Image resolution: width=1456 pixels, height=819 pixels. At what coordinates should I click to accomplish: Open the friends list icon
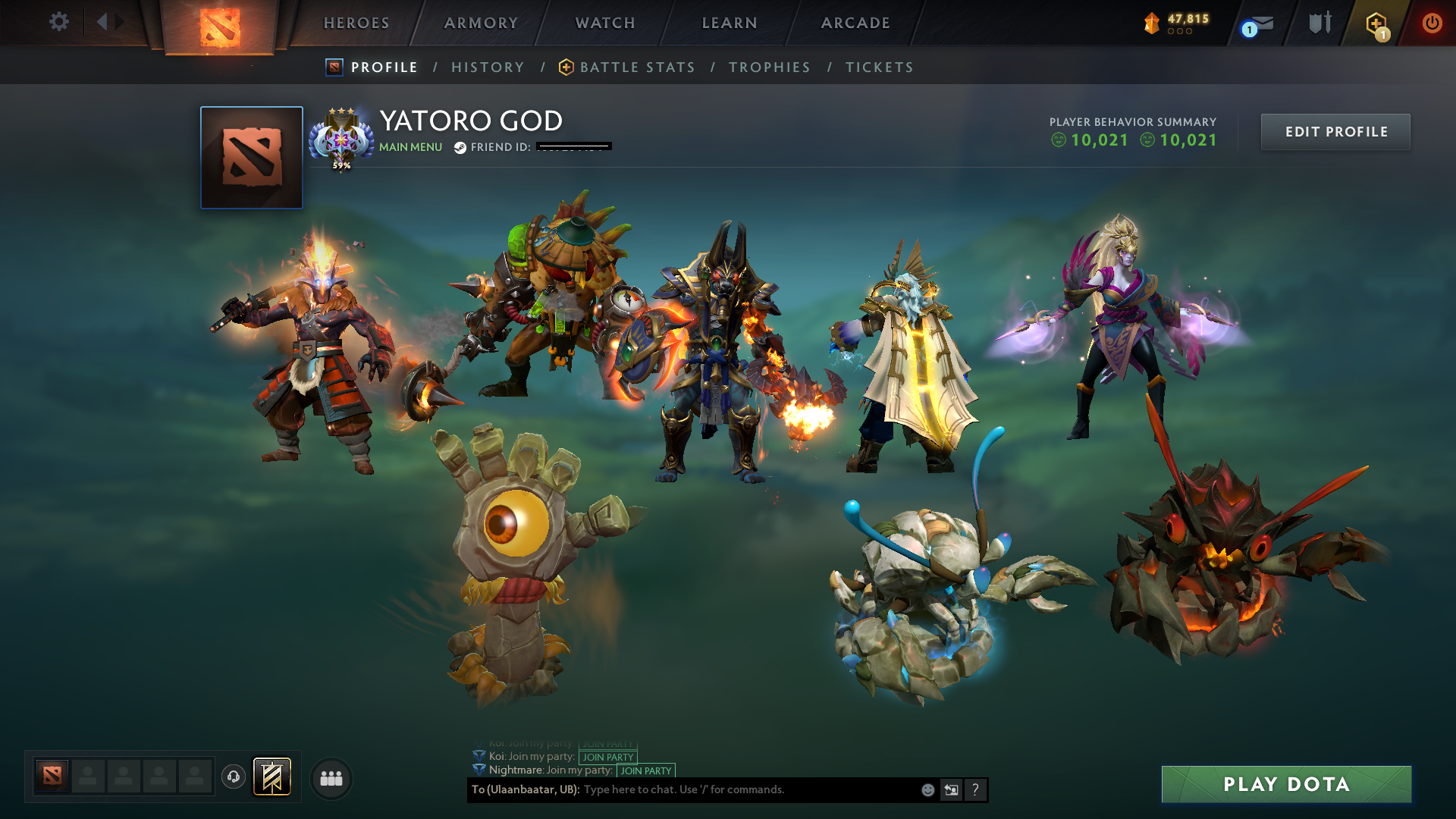click(x=331, y=777)
